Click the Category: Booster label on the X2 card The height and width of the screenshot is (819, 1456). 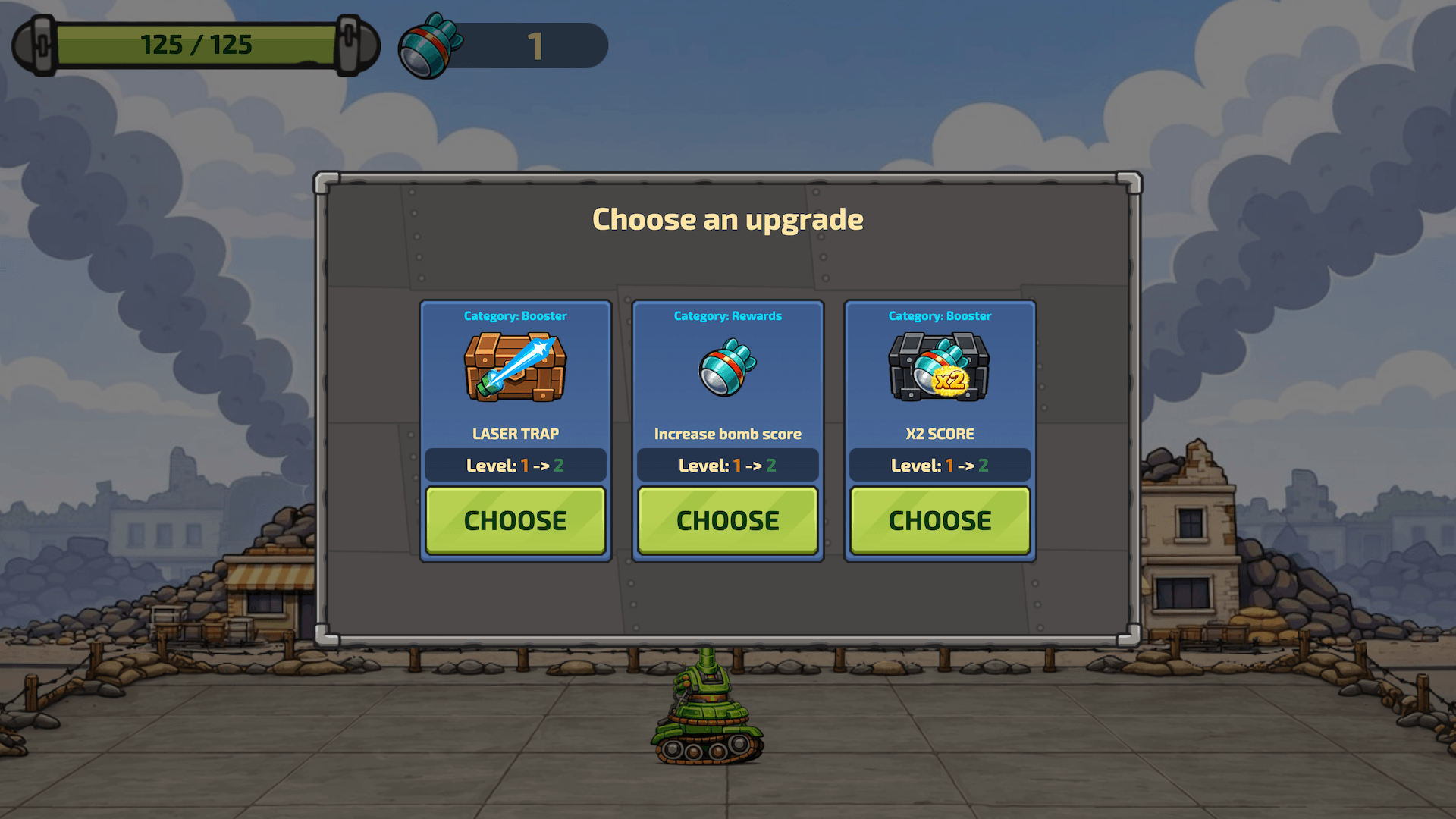pos(940,316)
